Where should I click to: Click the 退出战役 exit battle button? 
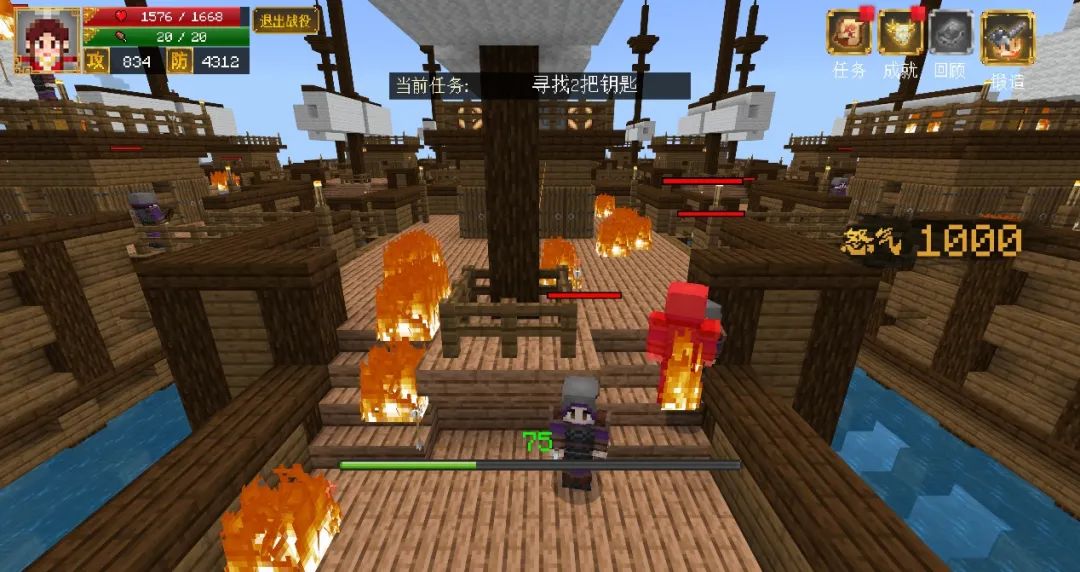point(285,20)
